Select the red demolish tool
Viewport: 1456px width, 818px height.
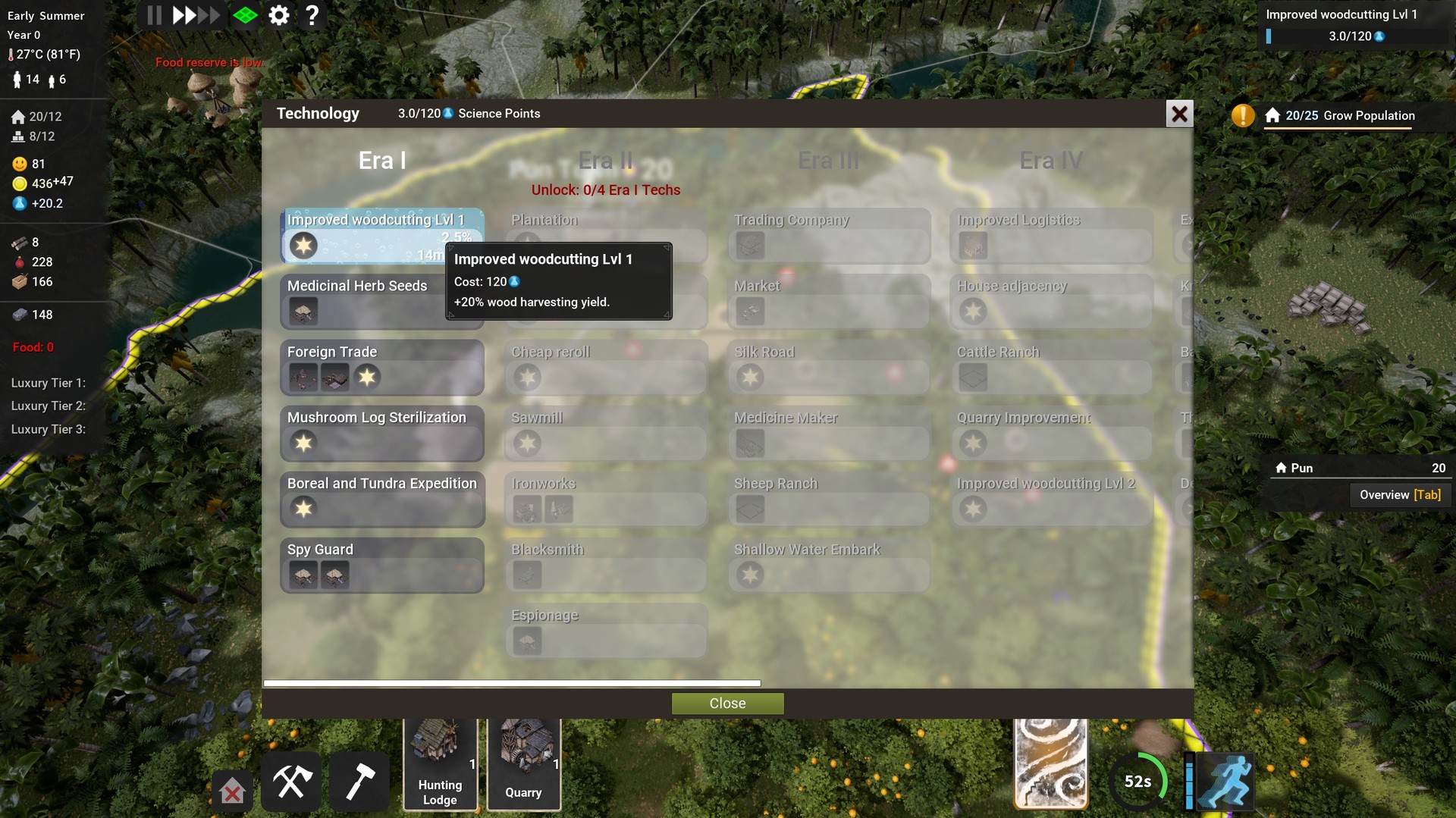[x=232, y=791]
